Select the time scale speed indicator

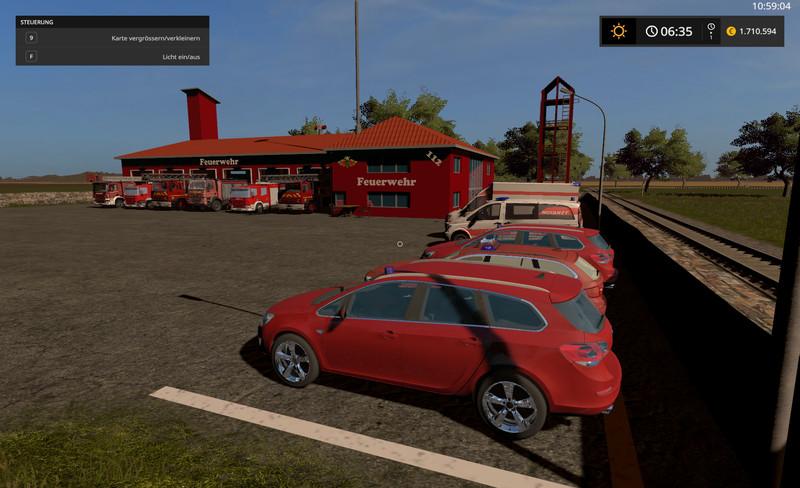point(711,31)
